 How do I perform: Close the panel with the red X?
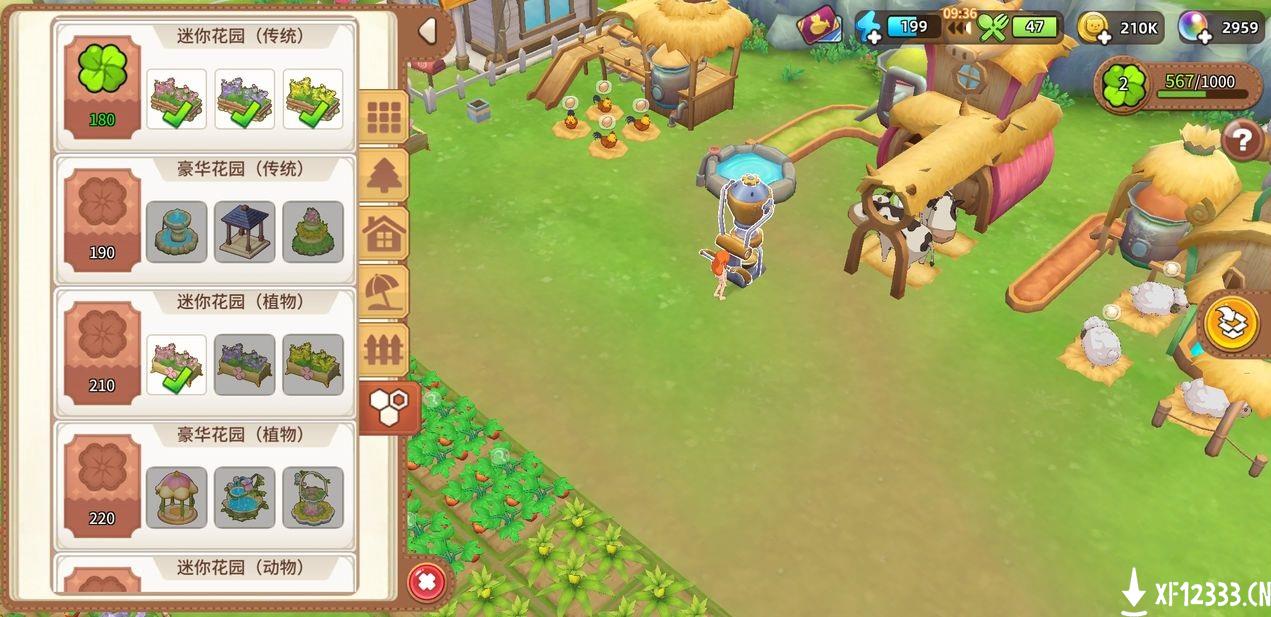click(426, 581)
